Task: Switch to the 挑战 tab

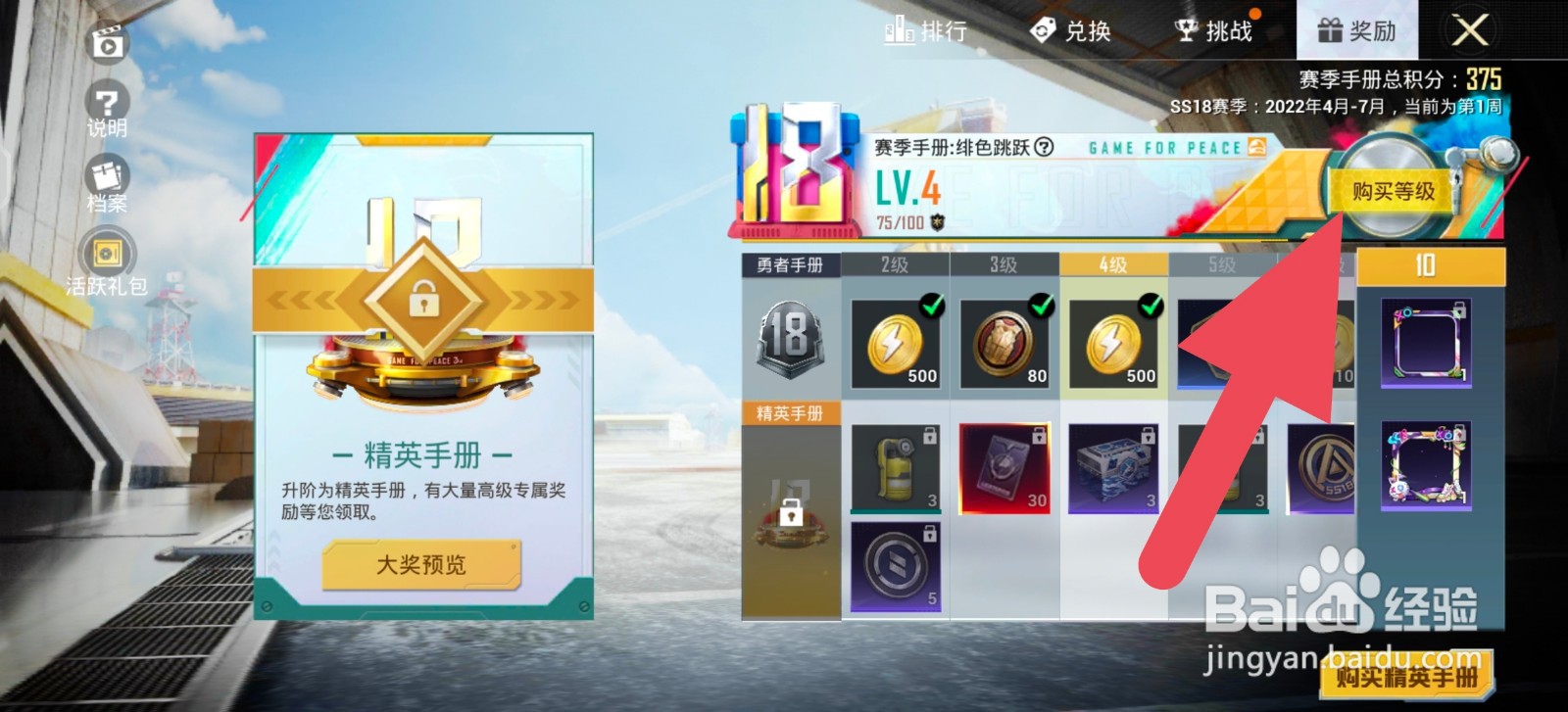Action: [1215, 29]
